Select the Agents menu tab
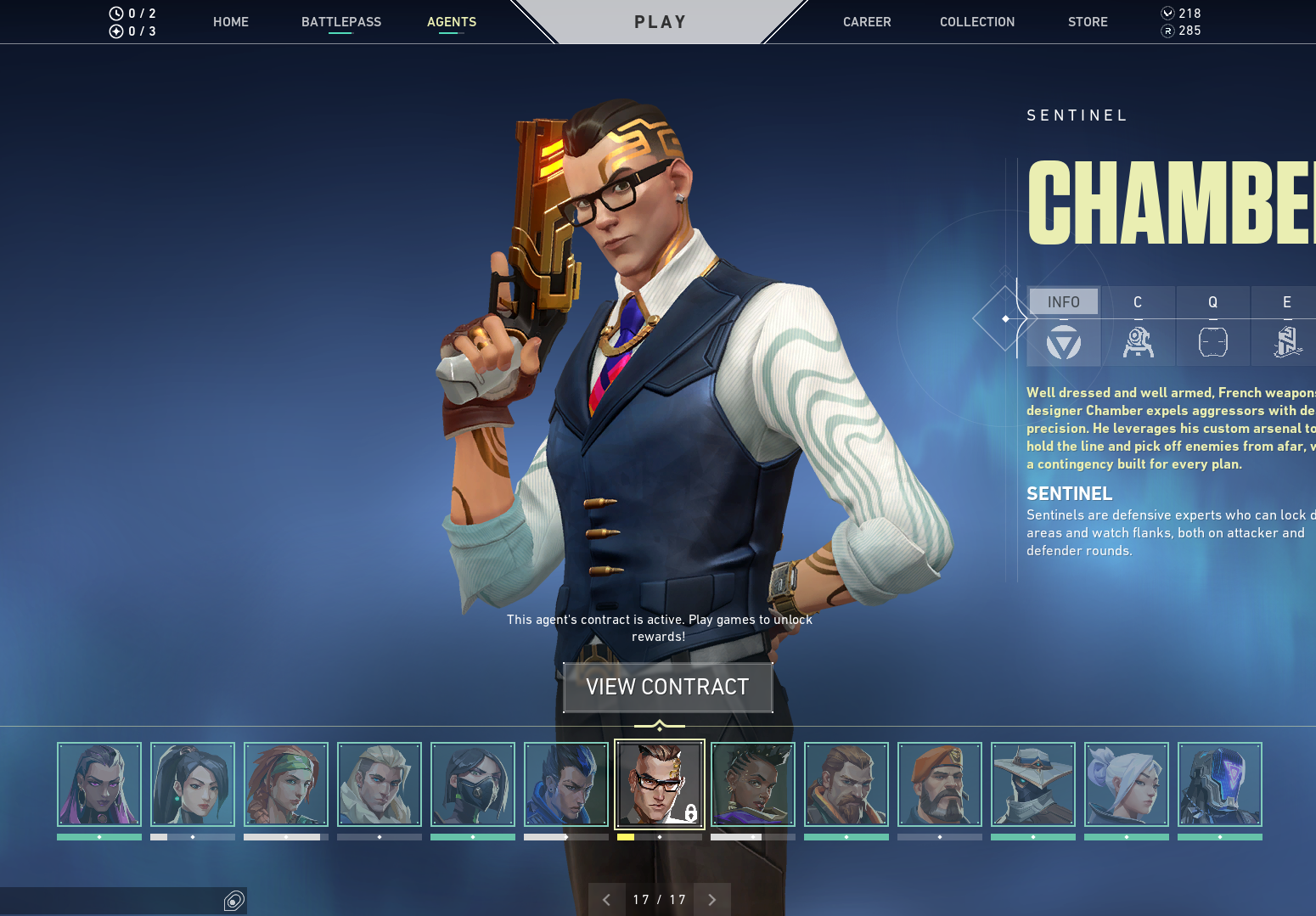The image size is (1316, 916). click(452, 22)
